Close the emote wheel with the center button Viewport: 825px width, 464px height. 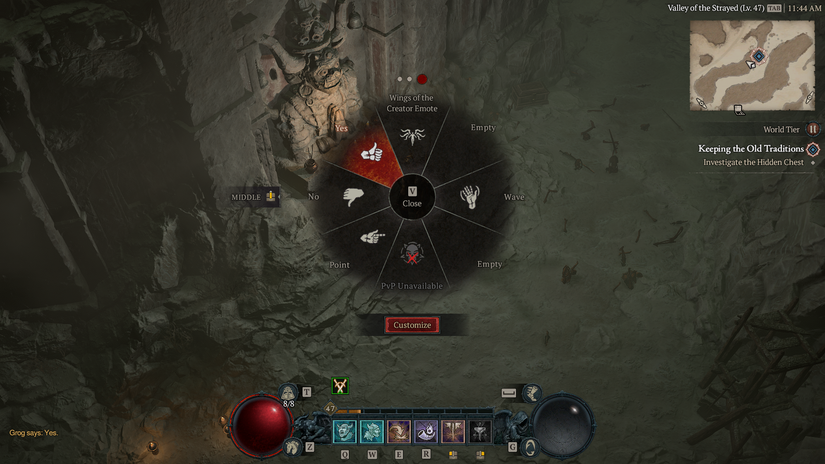(412, 196)
